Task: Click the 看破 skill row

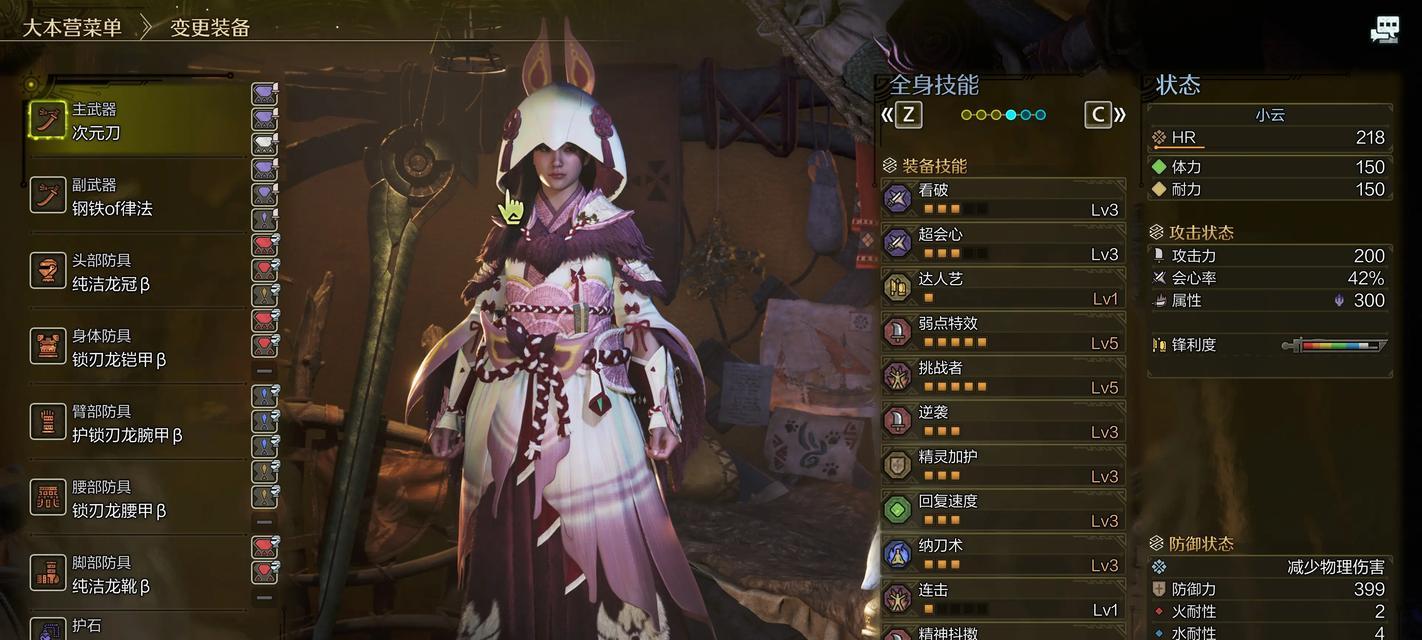Action: point(1003,199)
